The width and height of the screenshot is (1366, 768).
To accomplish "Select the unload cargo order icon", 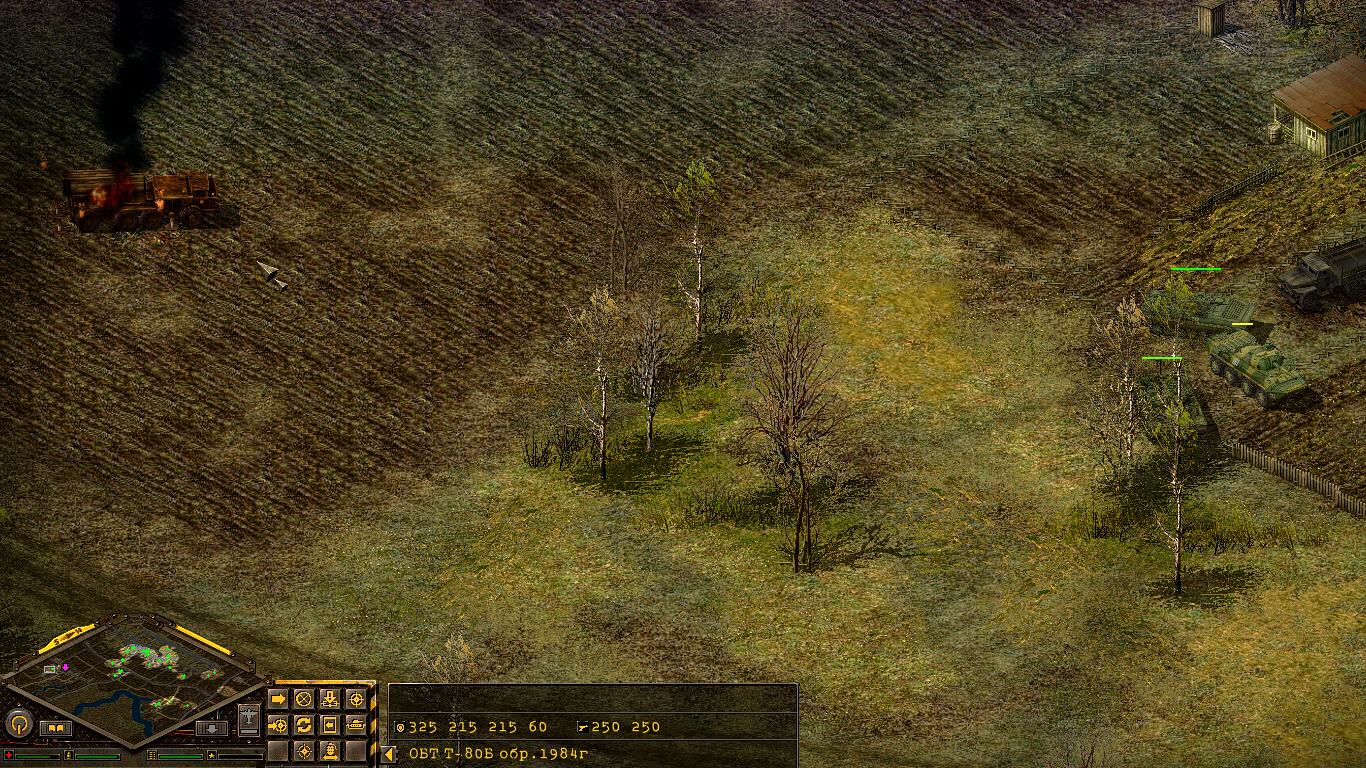I will pyautogui.click(x=330, y=699).
